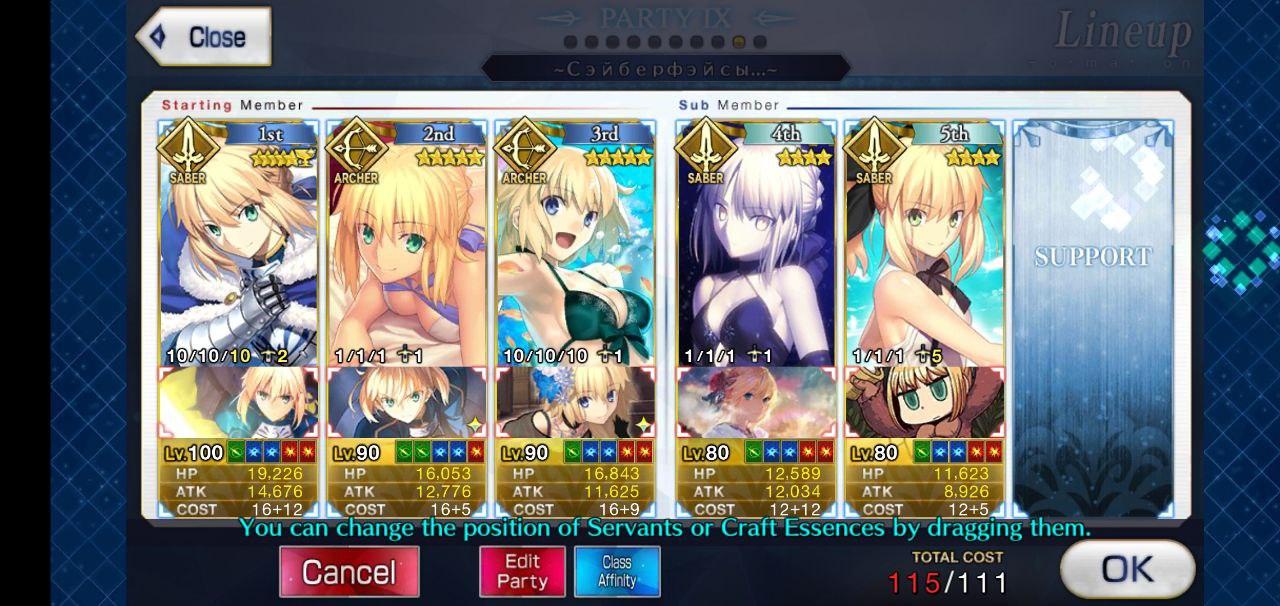
Task: Close the party lineup screen
Action: (204, 37)
